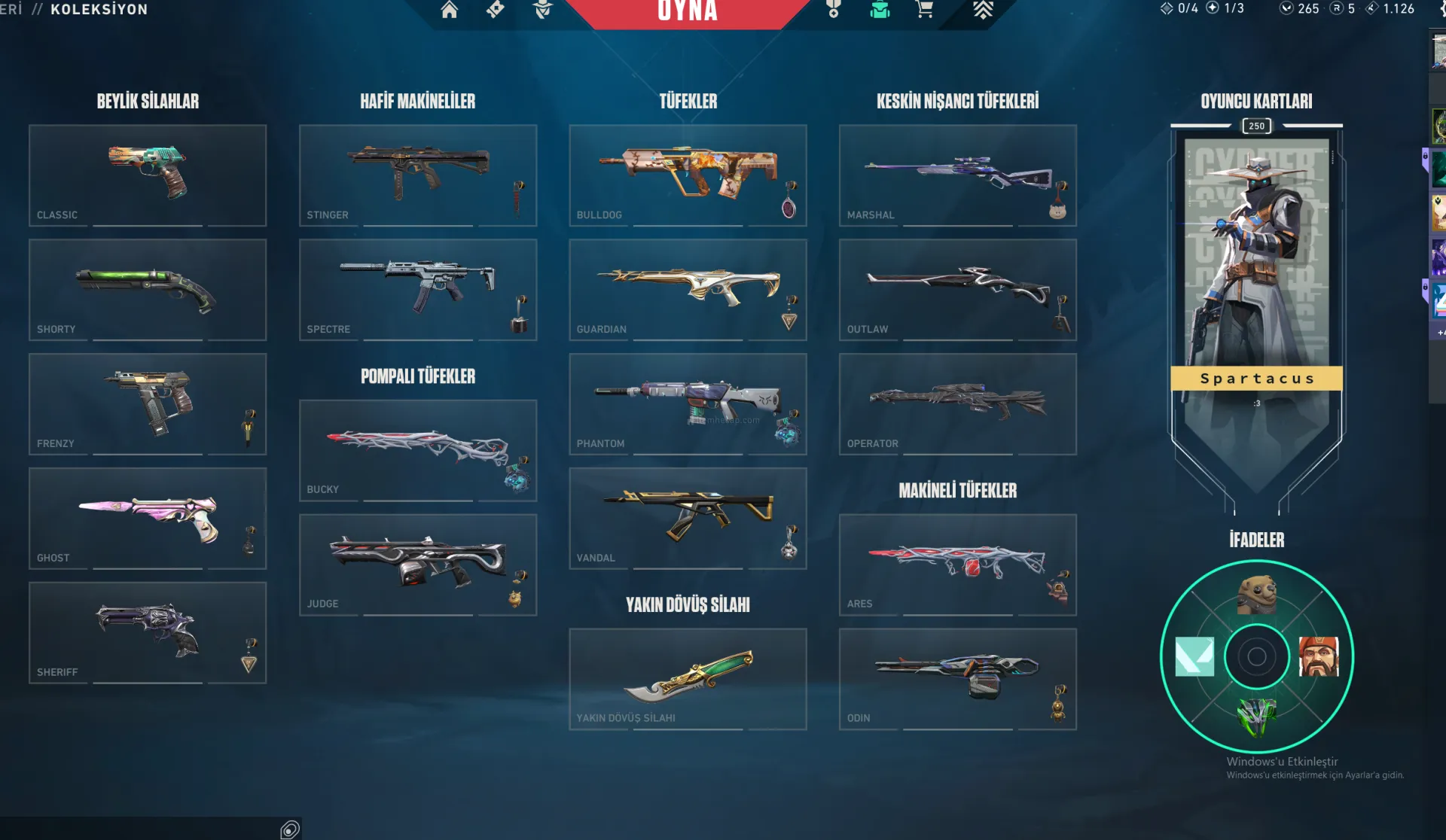The image size is (1446, 840).
Task: Open the Operator sniper slot
Action: (957, 404)
